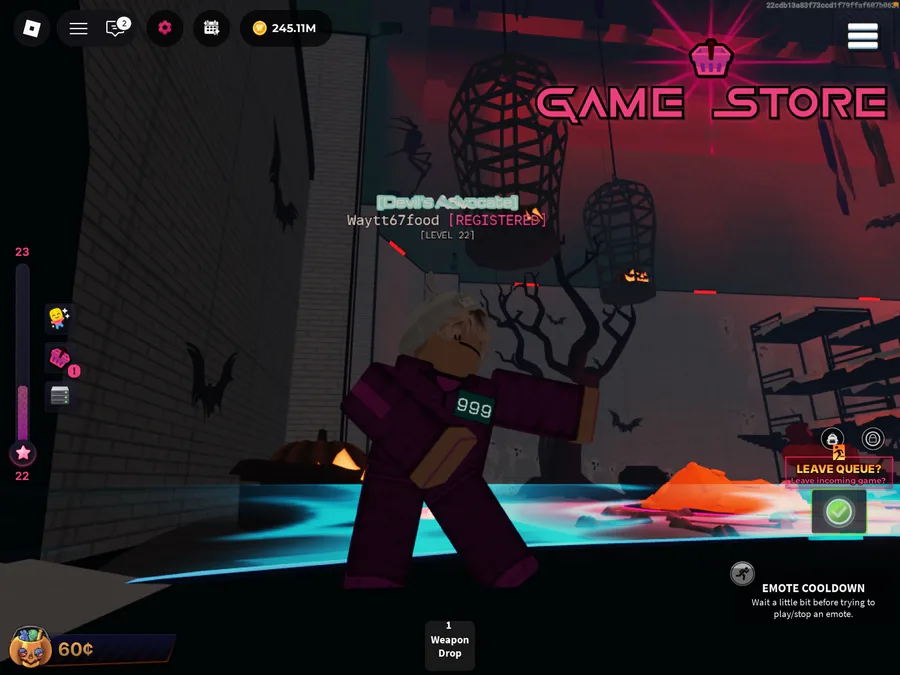Click the pink star level badge
The height and width of the screenshot is (675, 900).
(23, 453)
